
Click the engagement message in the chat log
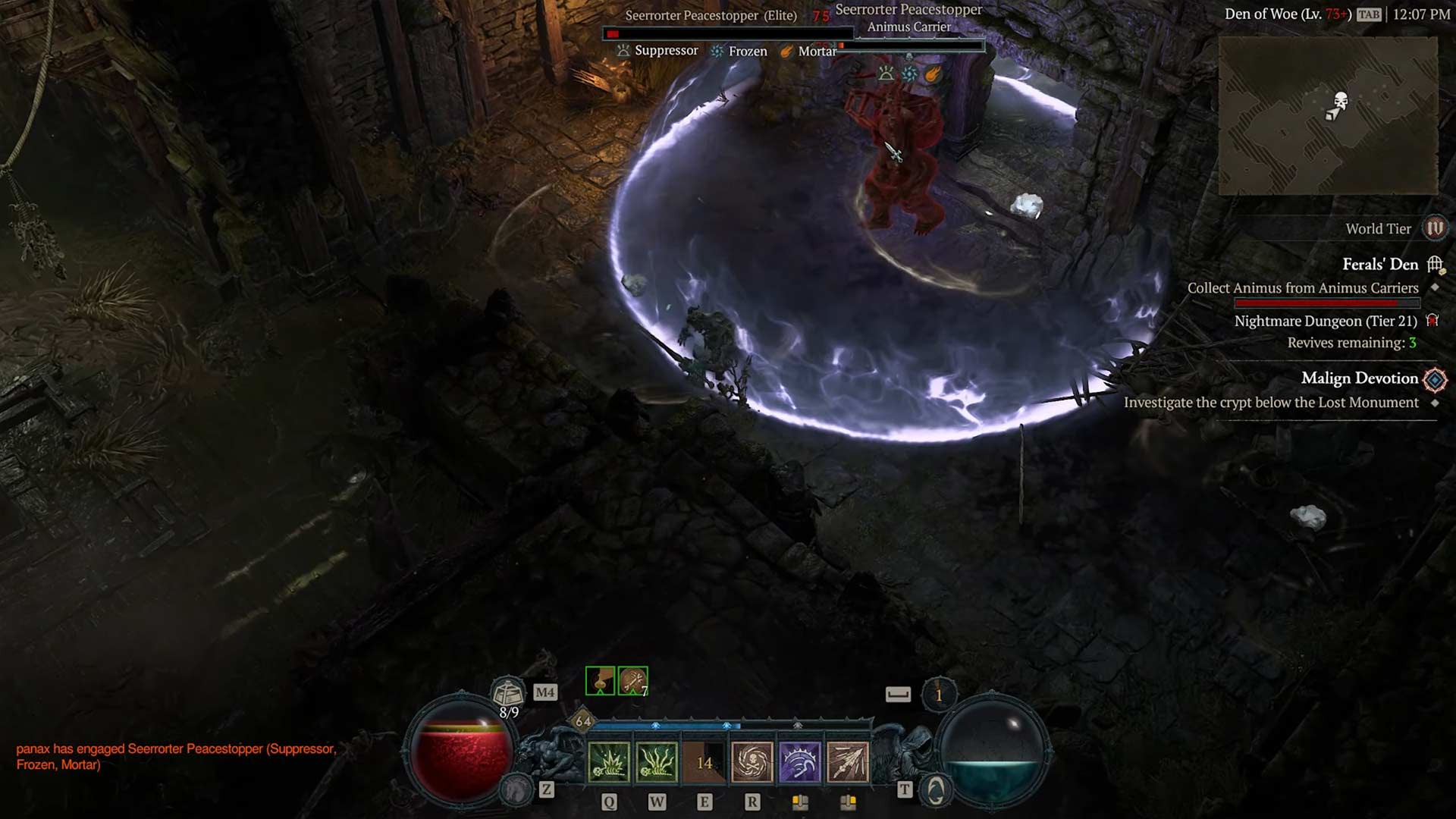(176, 756)
